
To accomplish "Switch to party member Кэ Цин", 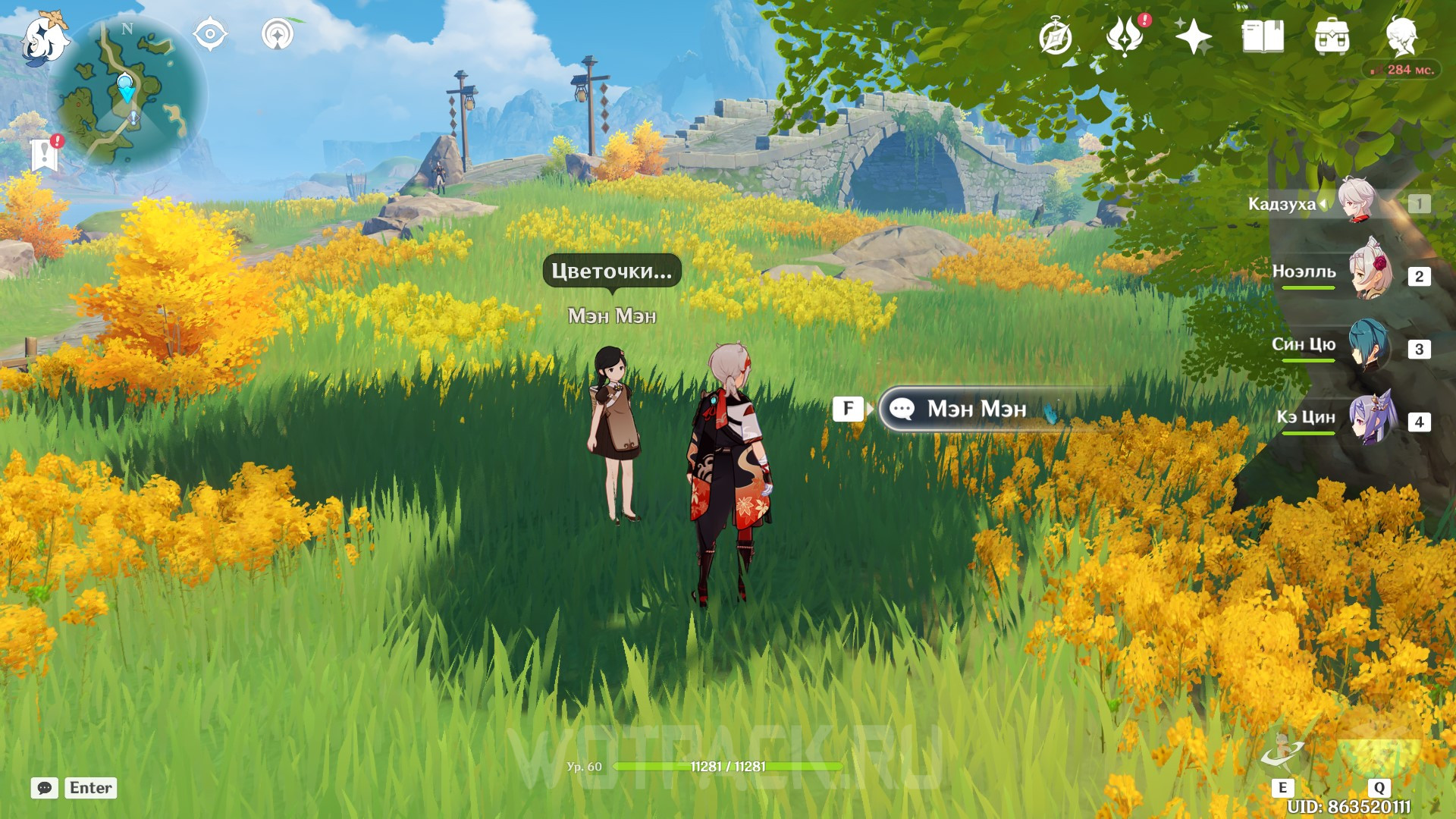I will [x=1371, y=418].
